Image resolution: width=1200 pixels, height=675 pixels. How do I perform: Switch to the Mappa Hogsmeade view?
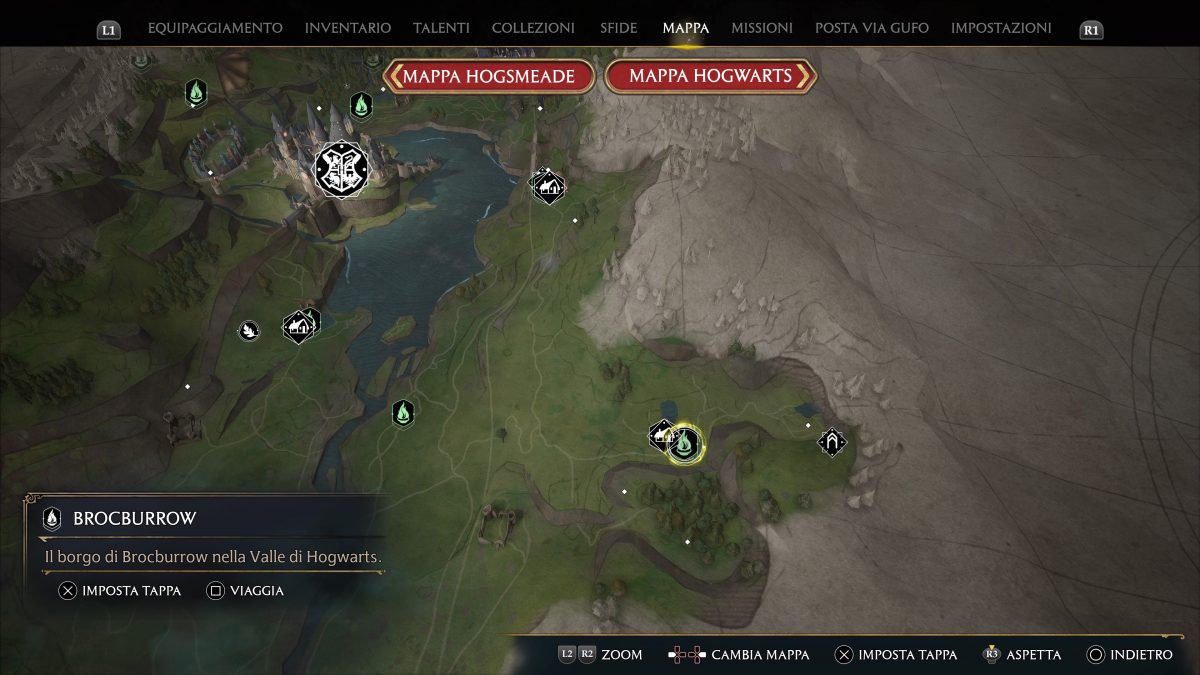coord(489,76)
